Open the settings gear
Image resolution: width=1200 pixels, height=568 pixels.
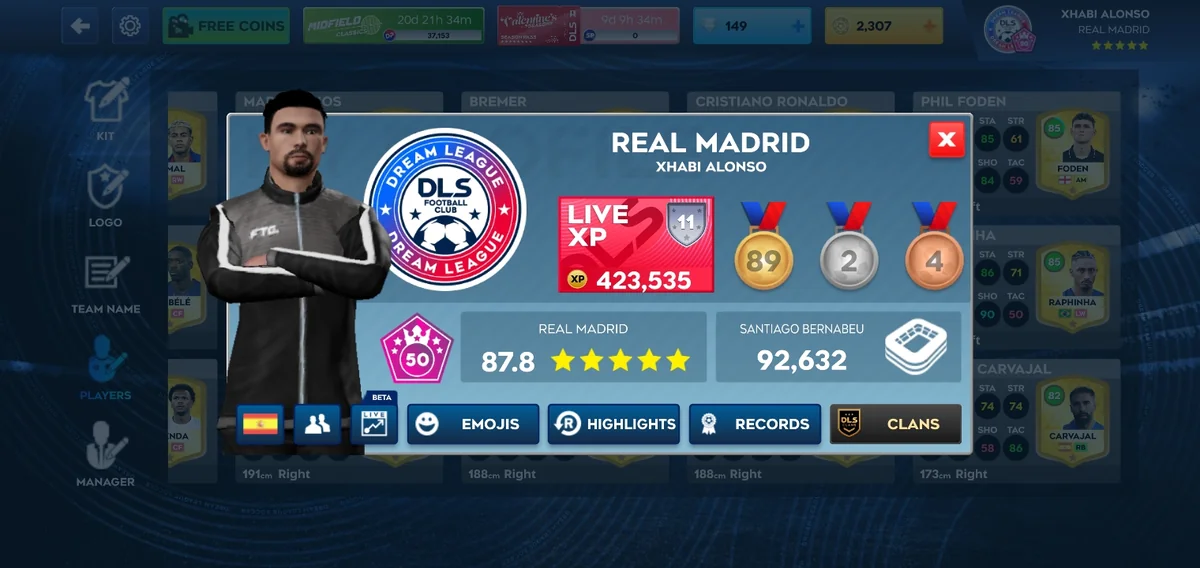[x=129, y=26]
